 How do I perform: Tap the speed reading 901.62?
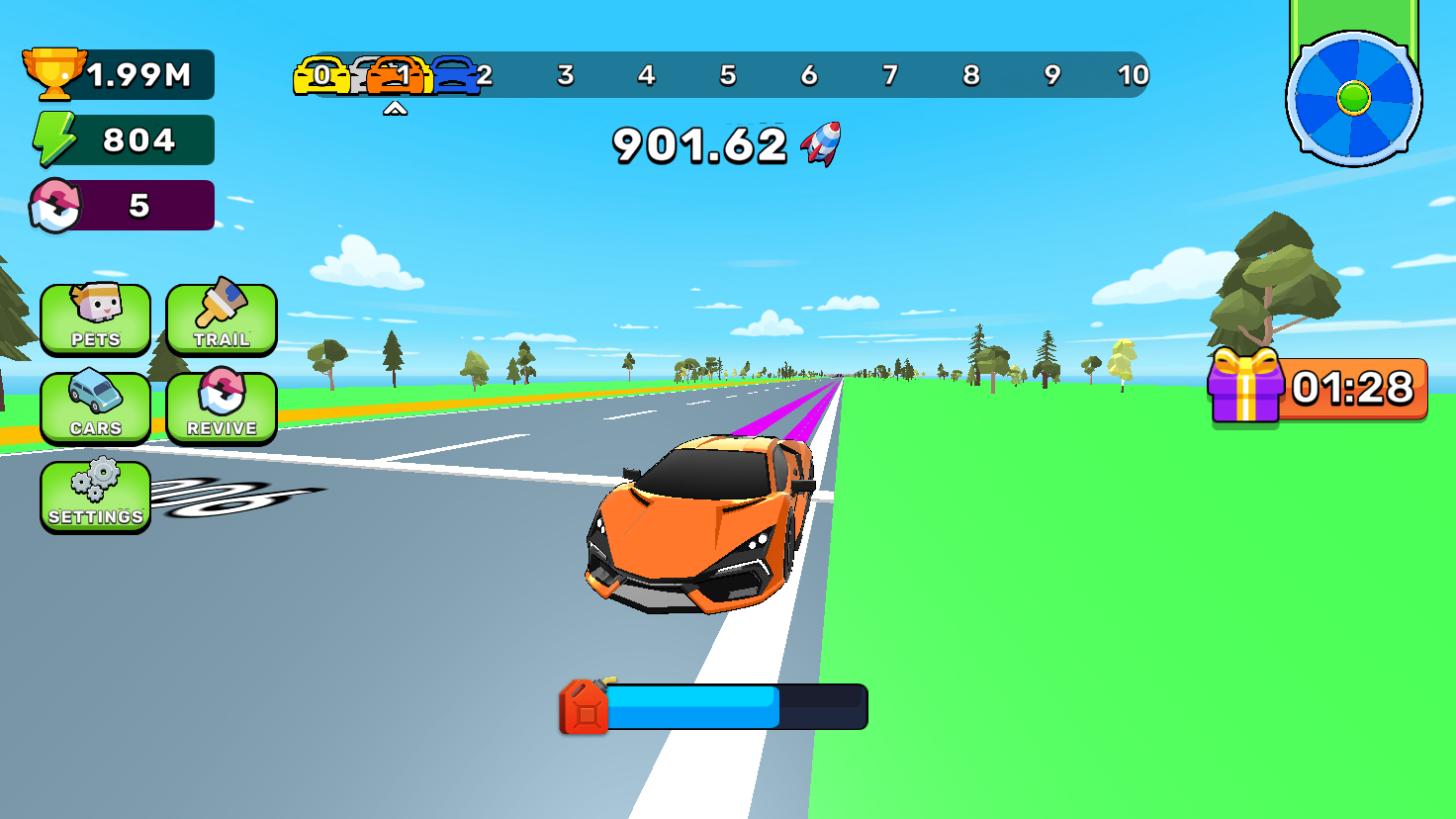697,144
